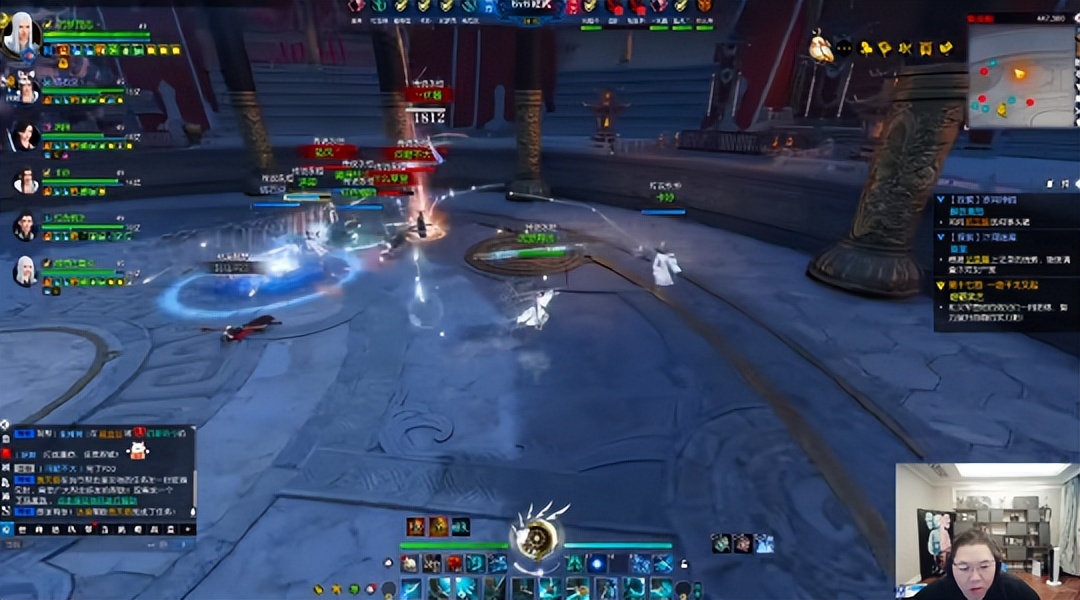Activate the glowing blue orb skill
This screenshot has width=1080, height=600.
point(597,564)
